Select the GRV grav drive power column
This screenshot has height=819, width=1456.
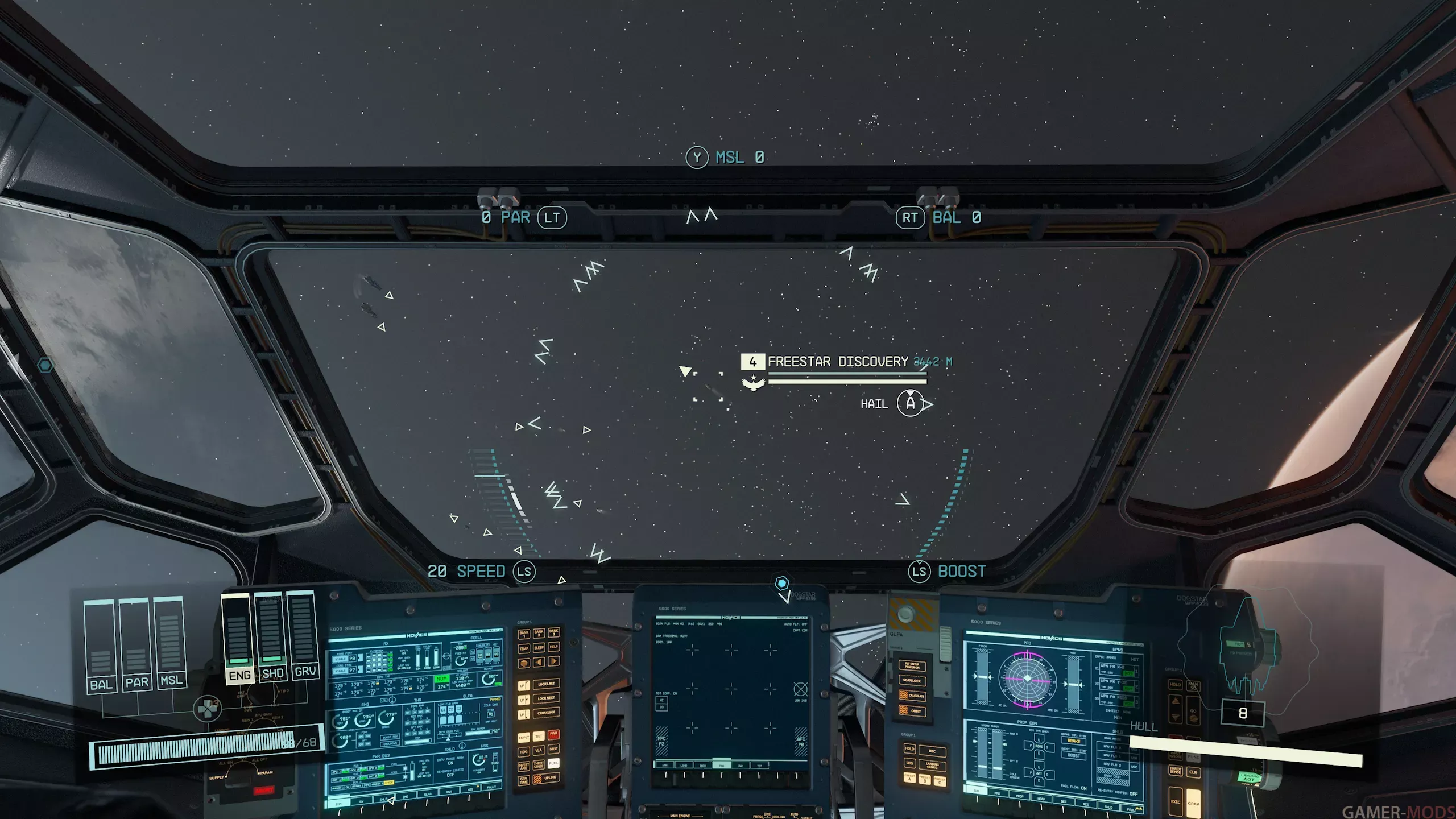click(304, 635)
